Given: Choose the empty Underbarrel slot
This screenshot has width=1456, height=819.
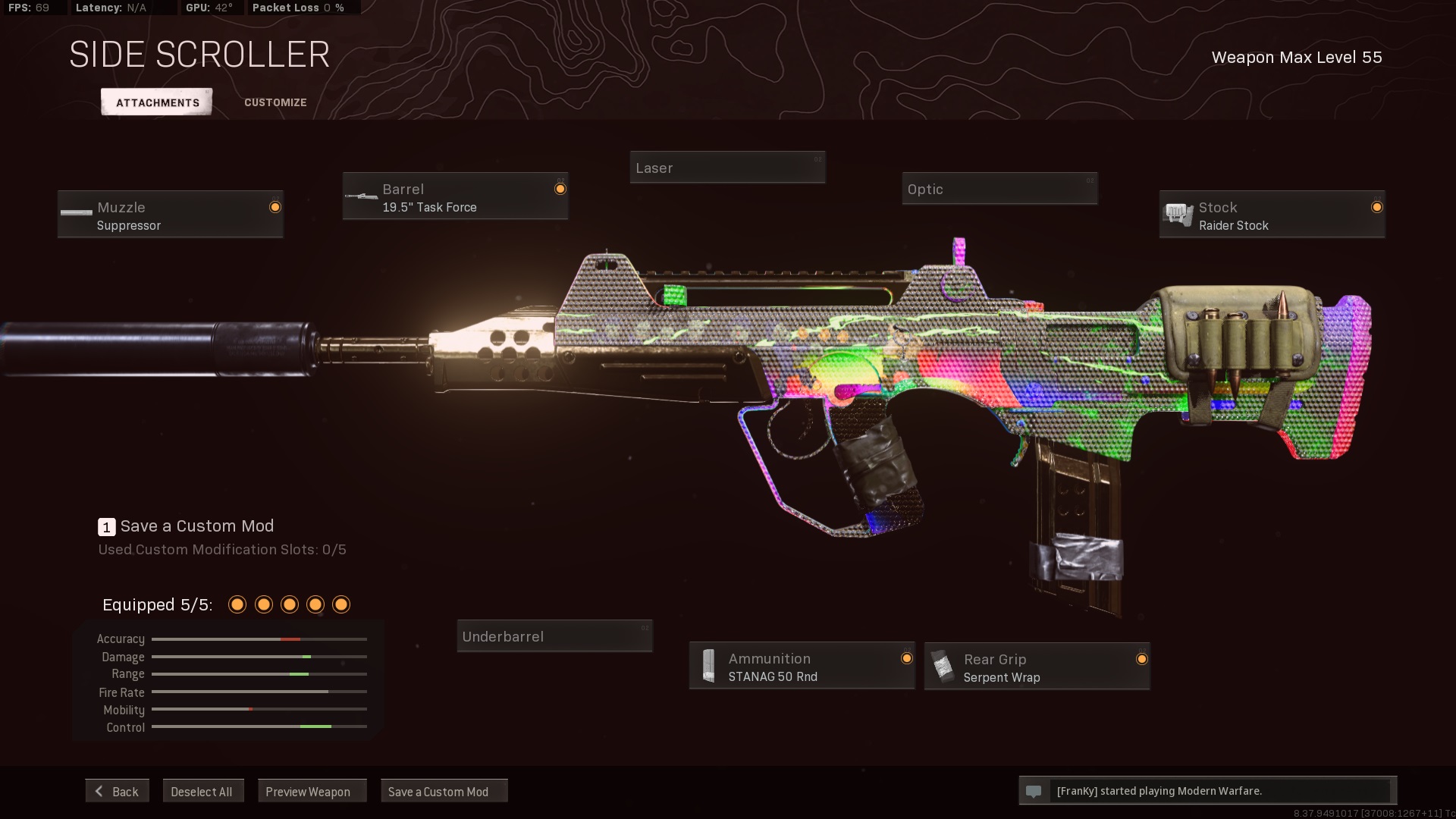Looking at the screenshot, I should [554, 636].
